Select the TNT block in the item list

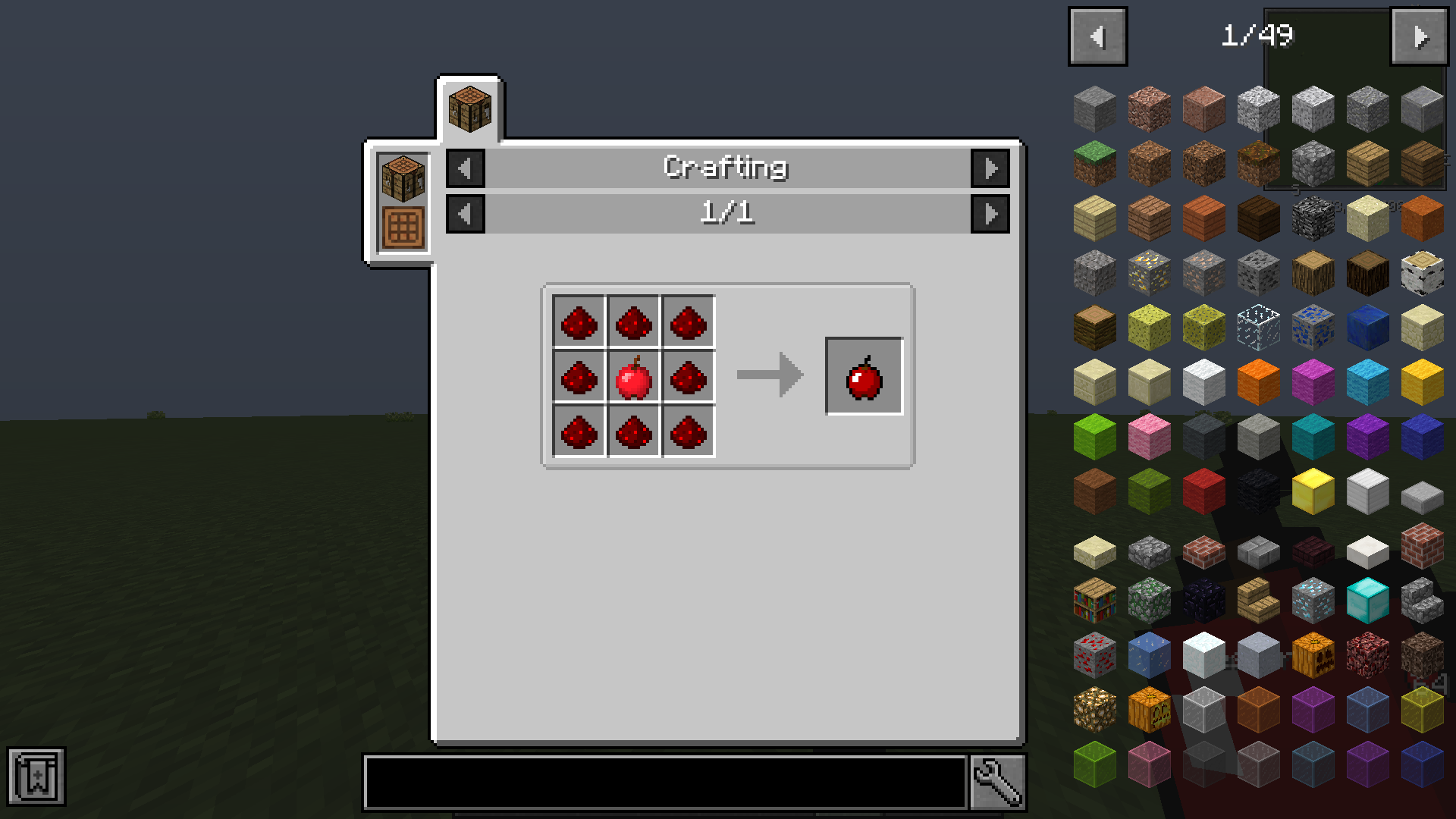point(1203,491)
